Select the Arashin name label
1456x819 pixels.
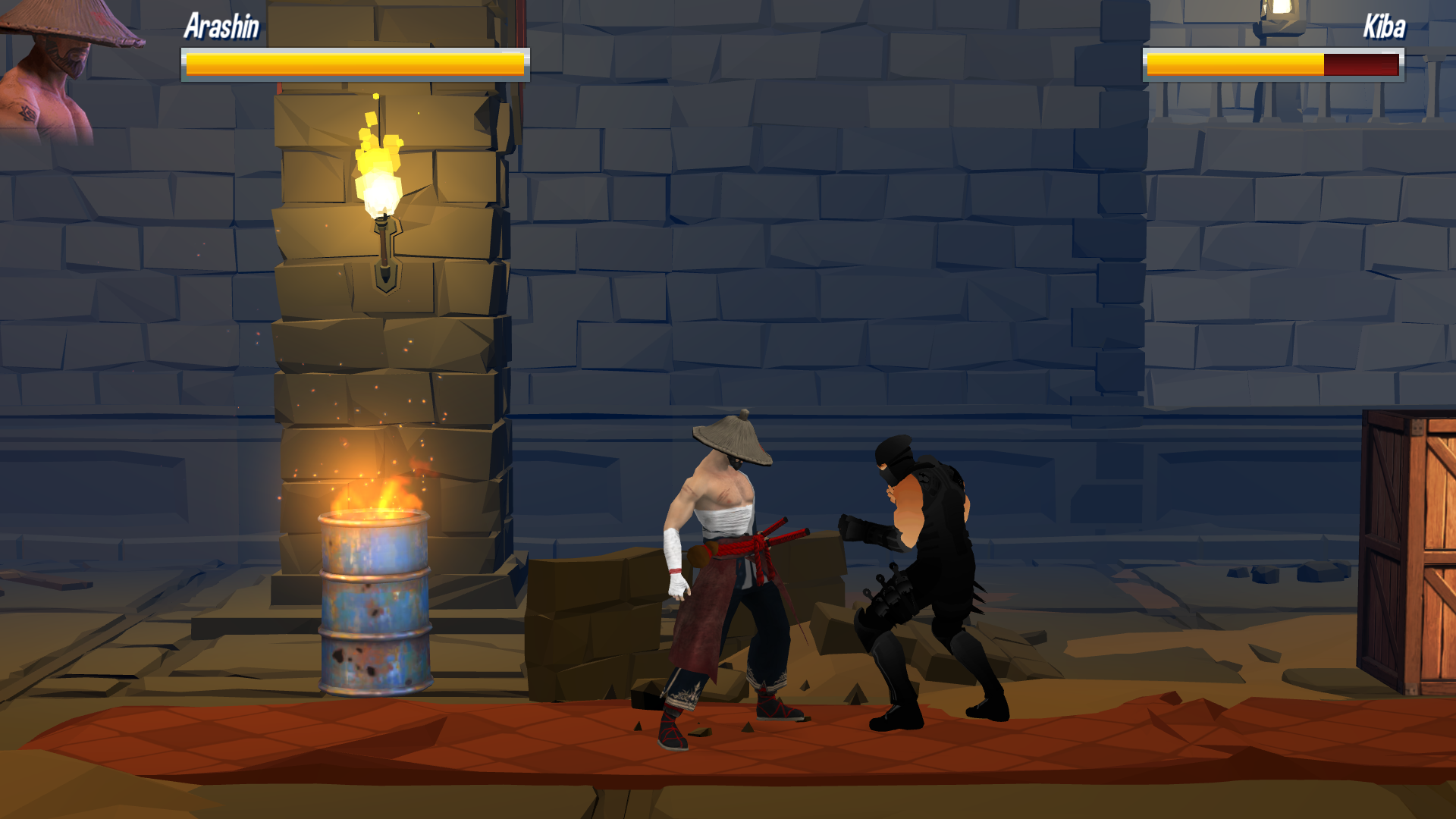coord(220,28)
